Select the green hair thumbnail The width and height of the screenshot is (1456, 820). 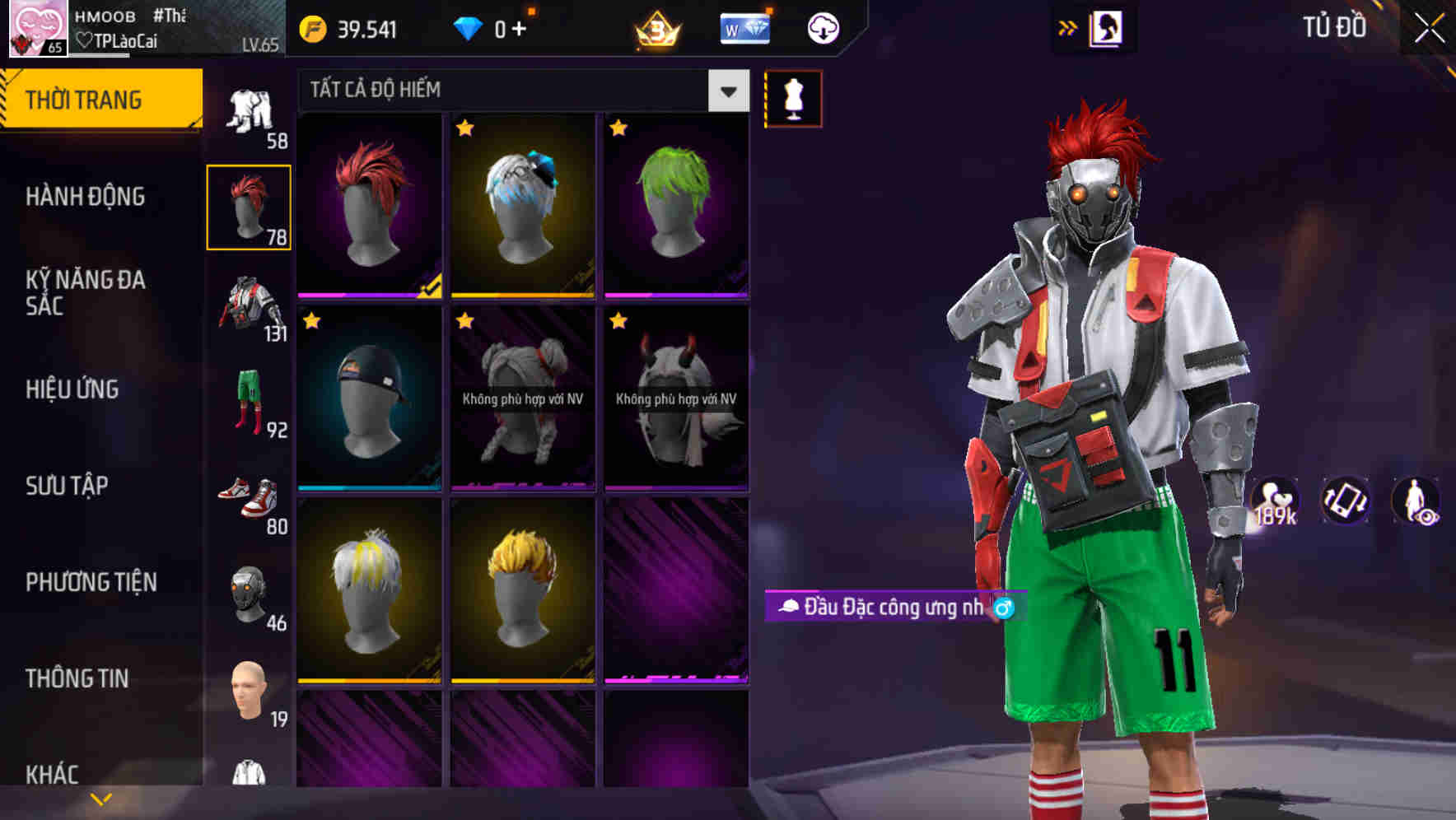[675, 206]
